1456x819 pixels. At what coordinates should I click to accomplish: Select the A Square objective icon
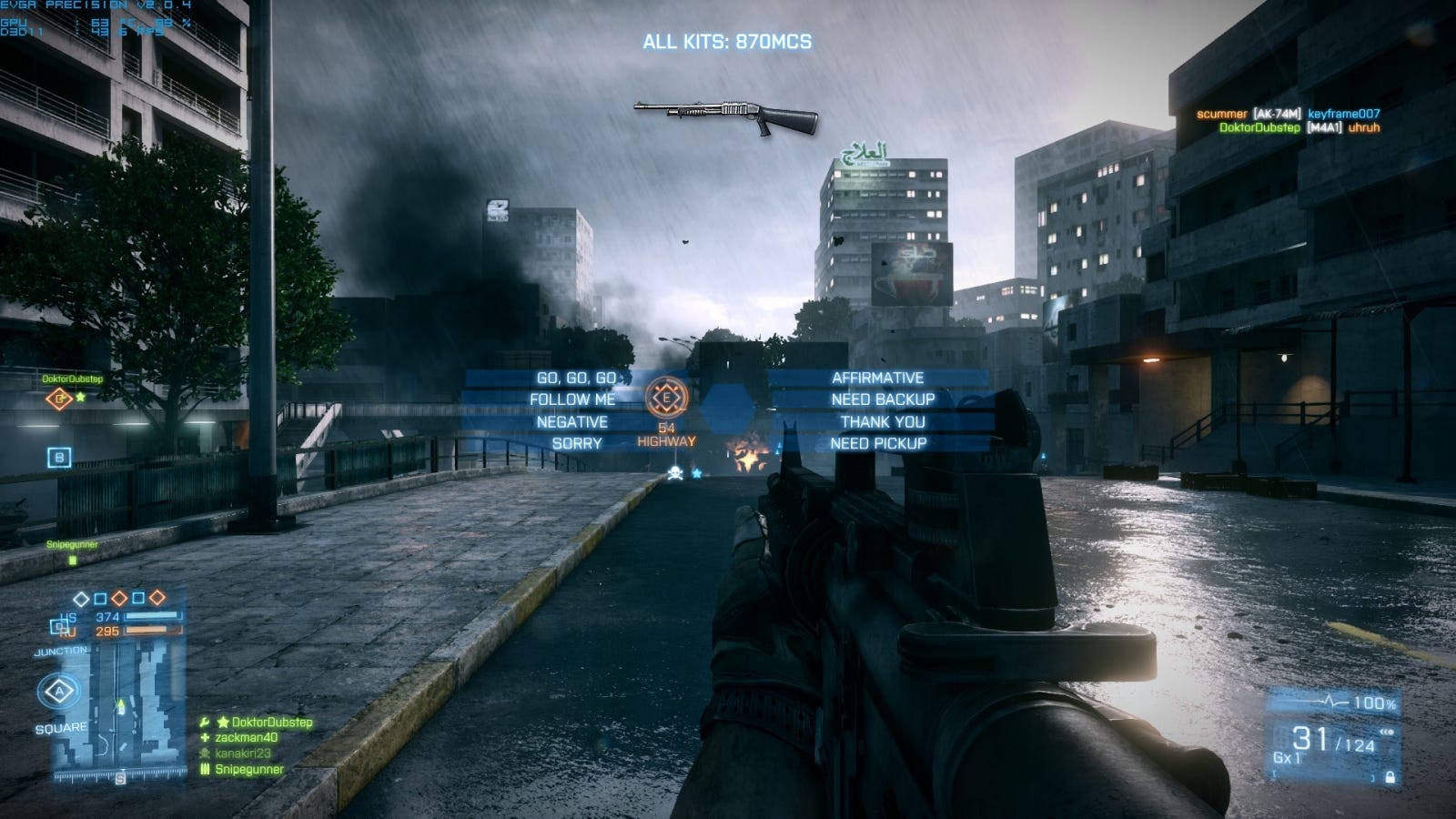[x=60, y=692]
